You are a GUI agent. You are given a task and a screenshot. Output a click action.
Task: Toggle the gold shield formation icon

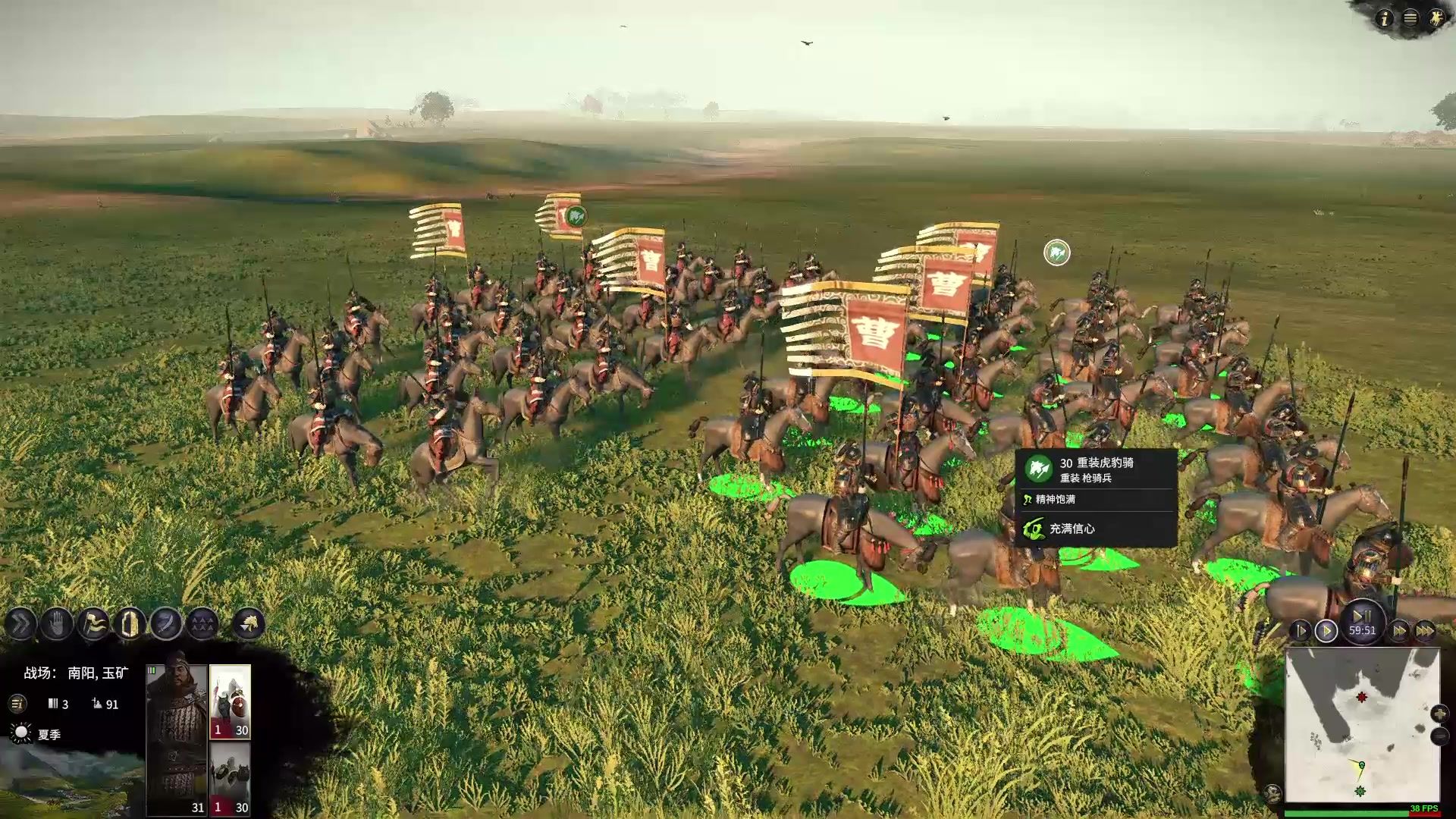tap(130, 624)
